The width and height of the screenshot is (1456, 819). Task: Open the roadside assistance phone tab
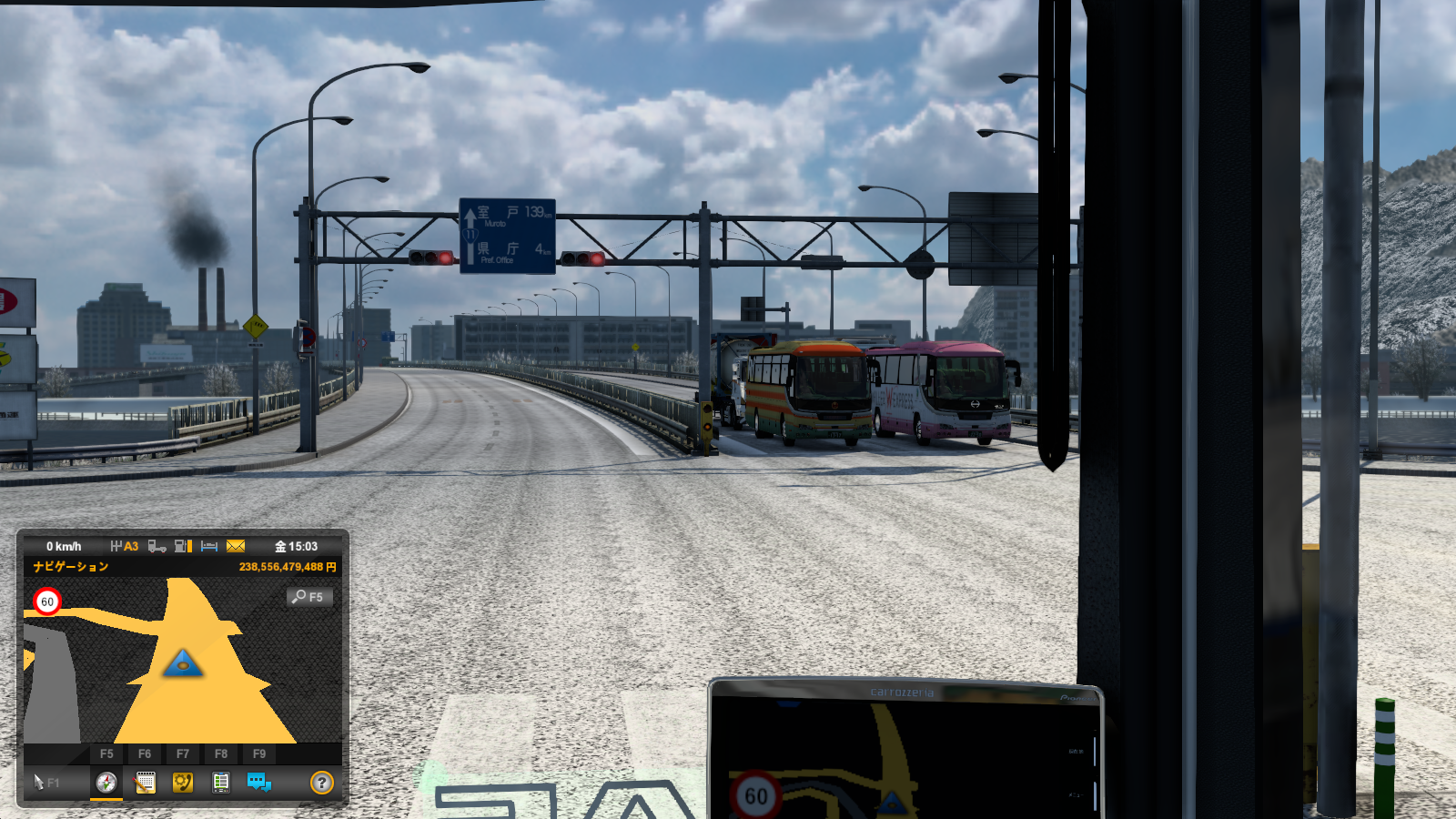tap(183, 783)
